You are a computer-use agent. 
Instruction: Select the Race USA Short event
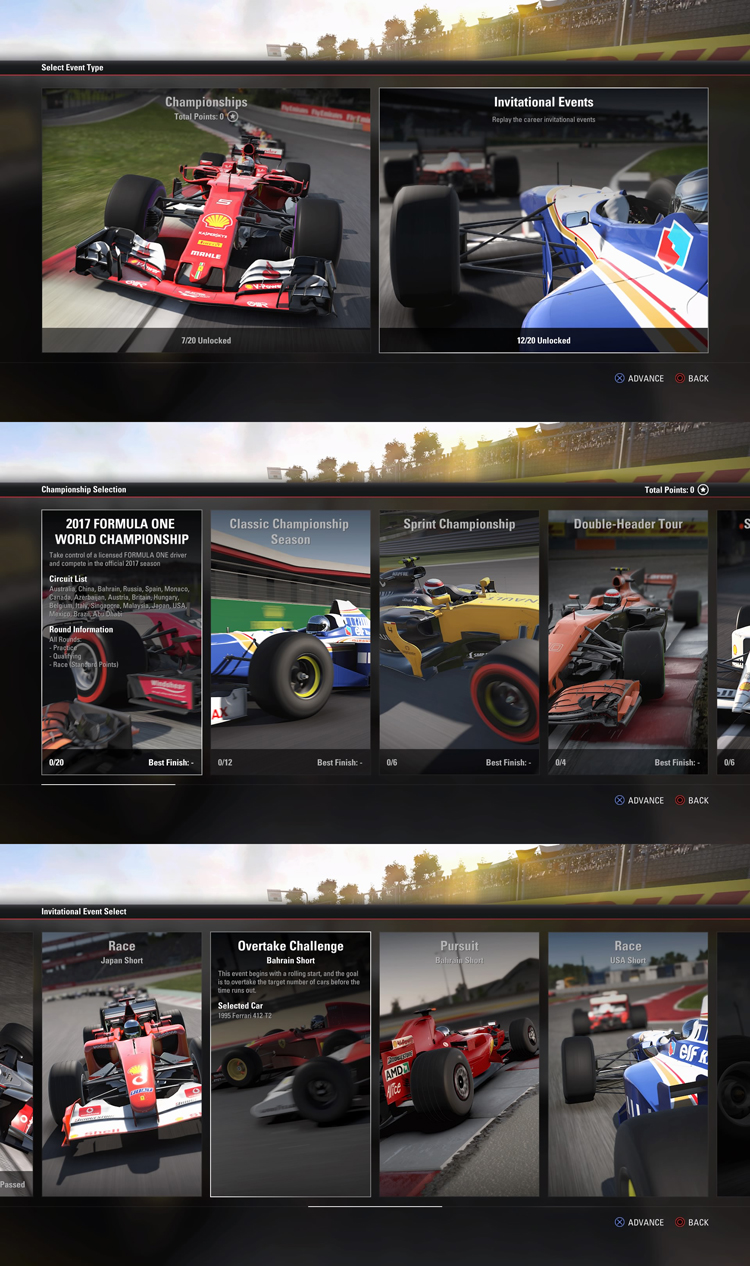(x=628, y=1064)
